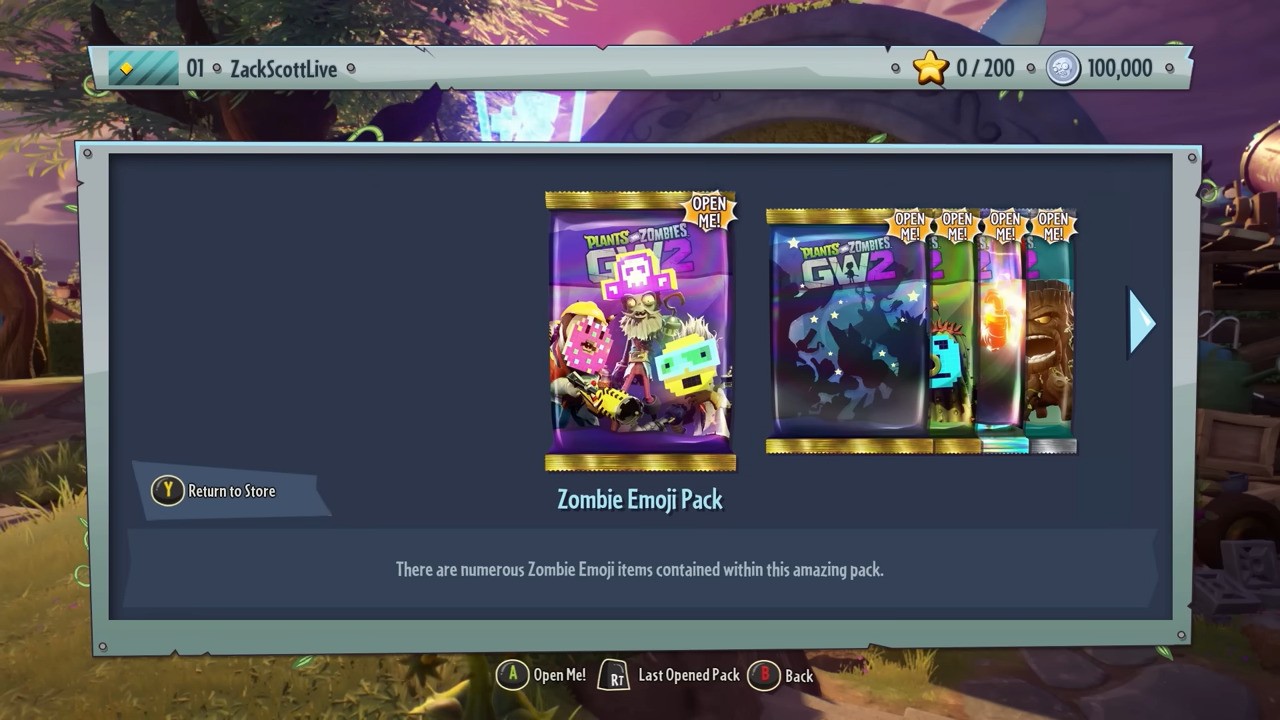Screen dimensions: 1280x720
Task: Activate Return to Store
Action: point(232,491)
